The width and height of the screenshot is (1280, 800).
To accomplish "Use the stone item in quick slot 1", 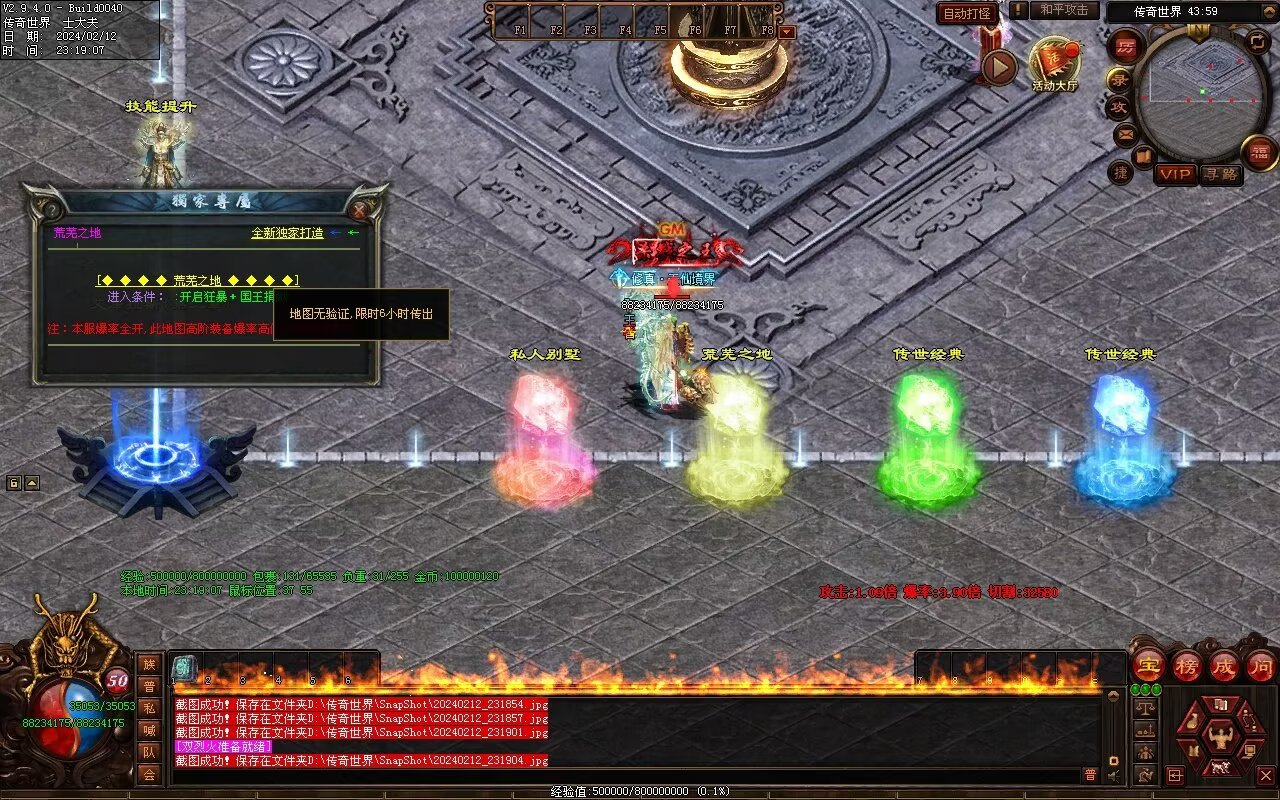I will [x=185, y=668].
